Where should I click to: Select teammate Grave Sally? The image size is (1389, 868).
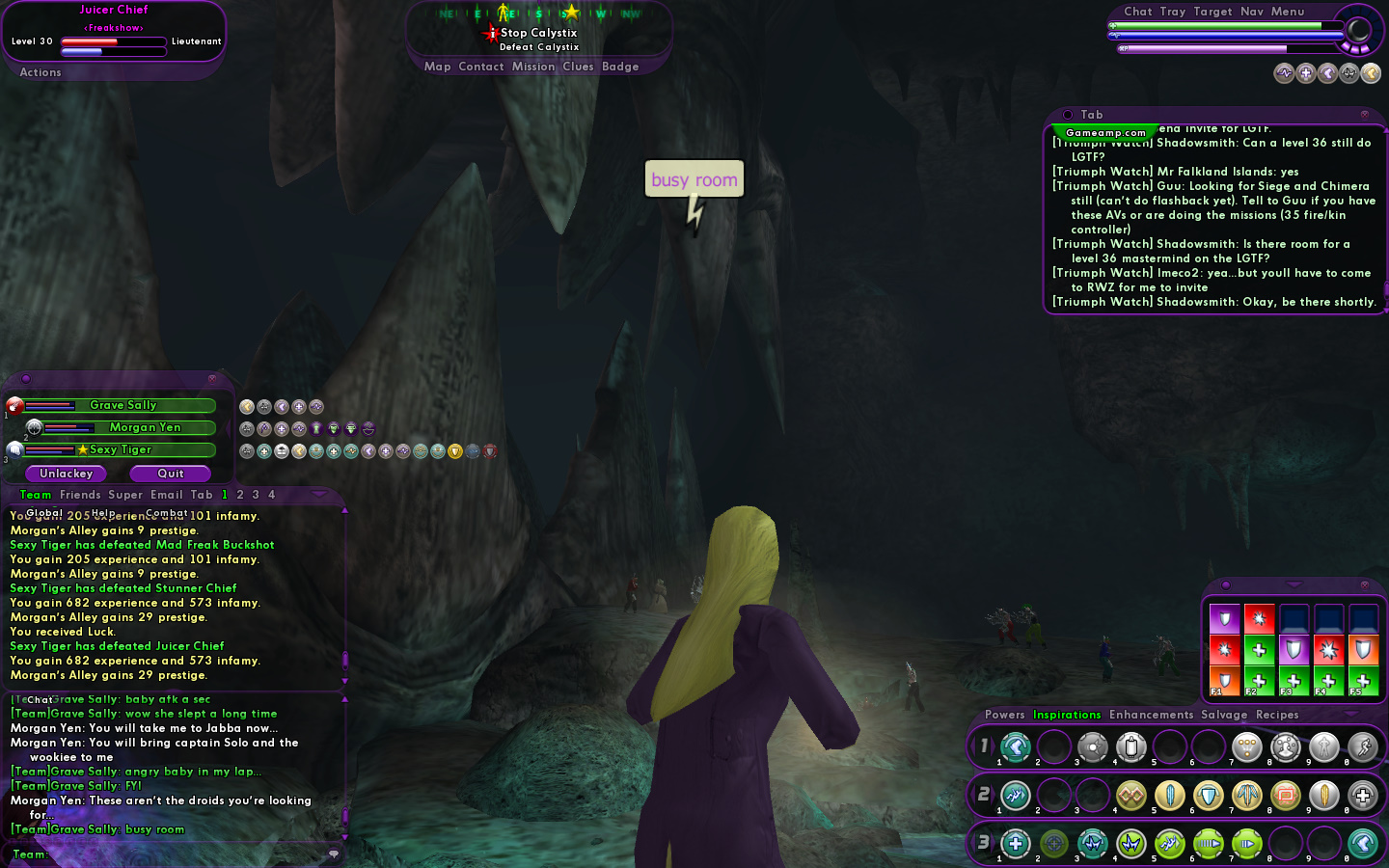123,405
